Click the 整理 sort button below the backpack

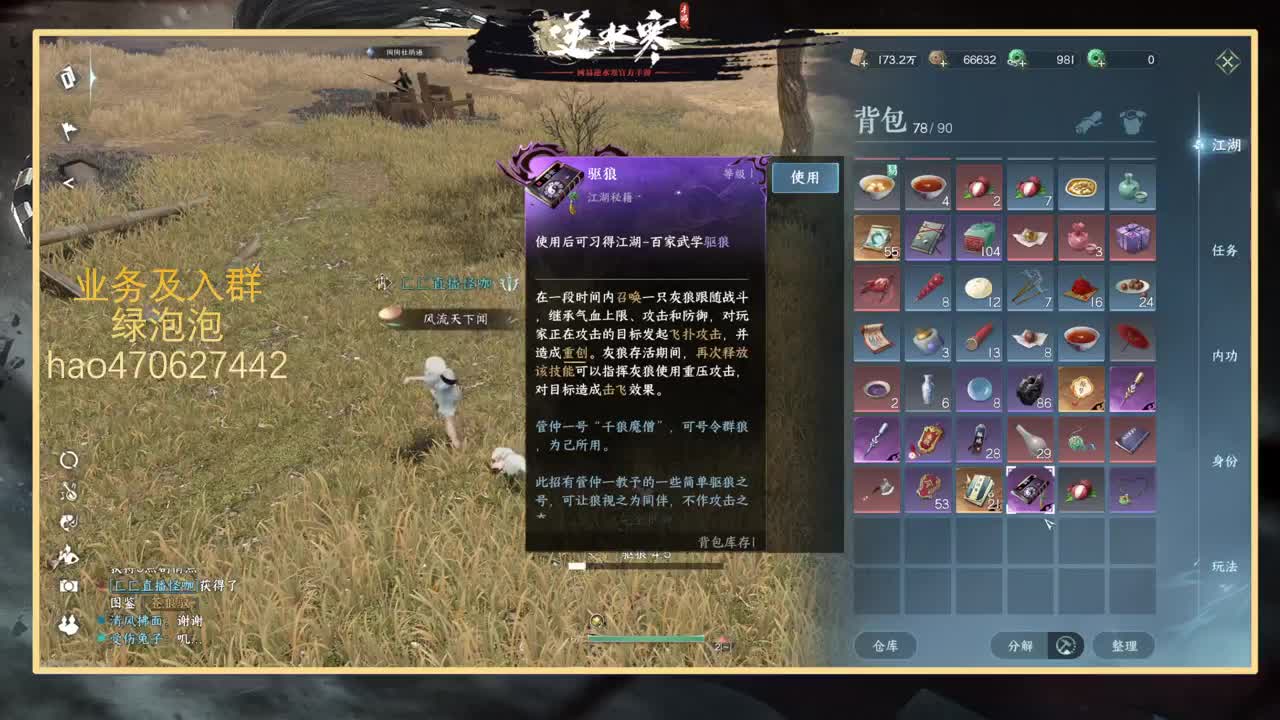click(x=1125, y=646)
